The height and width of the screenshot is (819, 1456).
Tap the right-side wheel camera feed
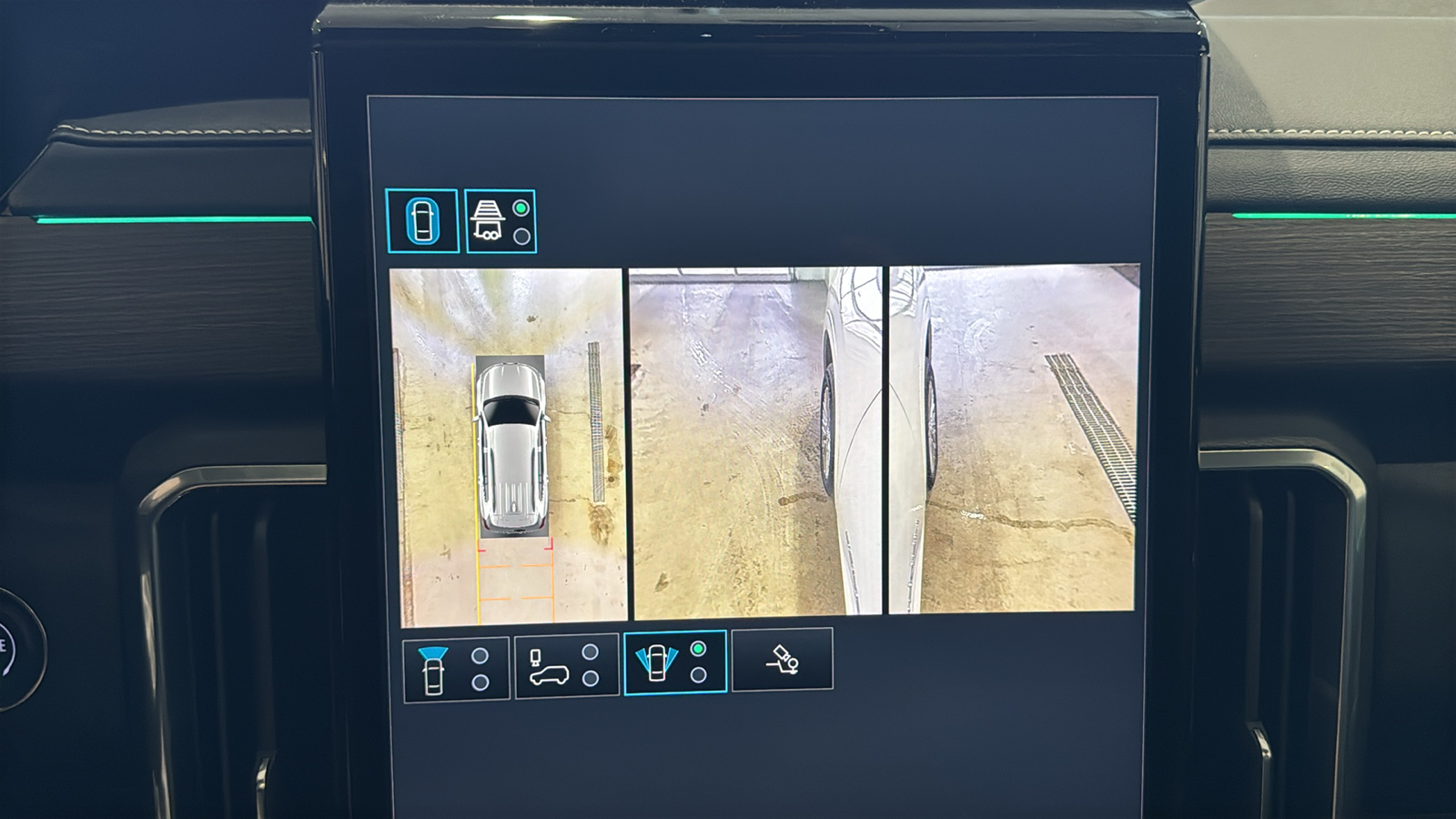click(x=1013, y=440)
